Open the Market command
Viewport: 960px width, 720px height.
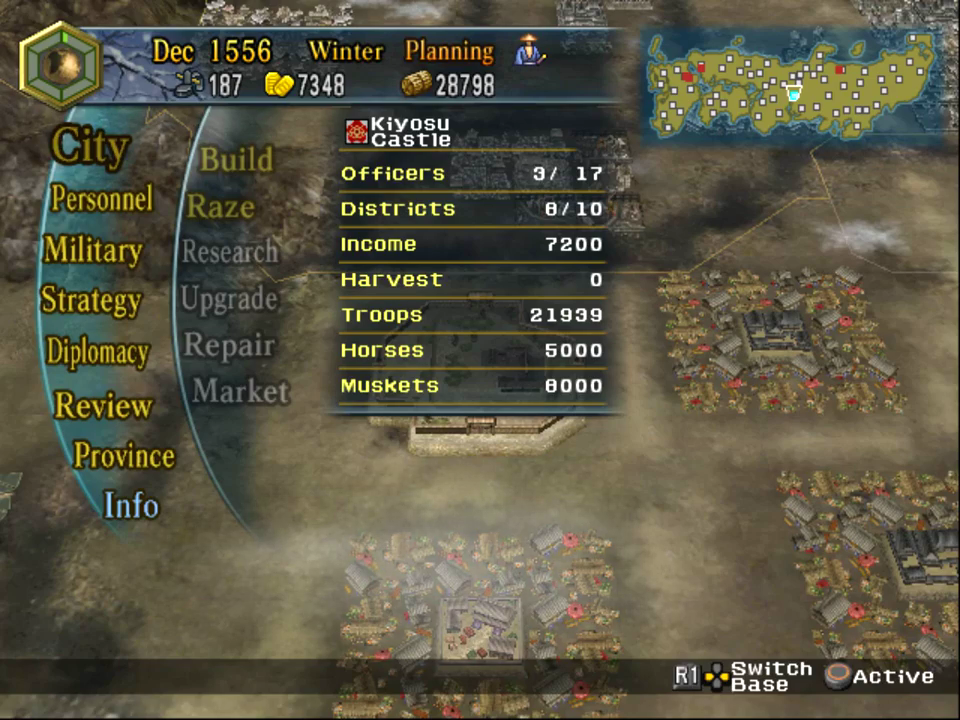tap(240, 391)
